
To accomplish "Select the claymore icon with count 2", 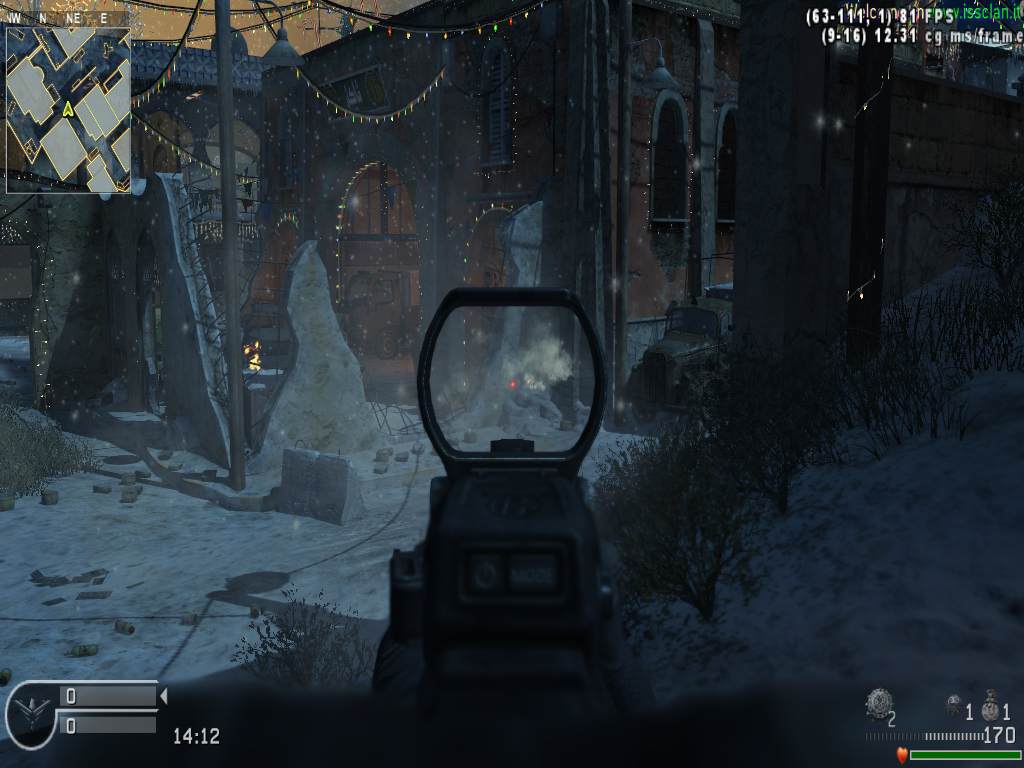I will click(x=877, y=703).
